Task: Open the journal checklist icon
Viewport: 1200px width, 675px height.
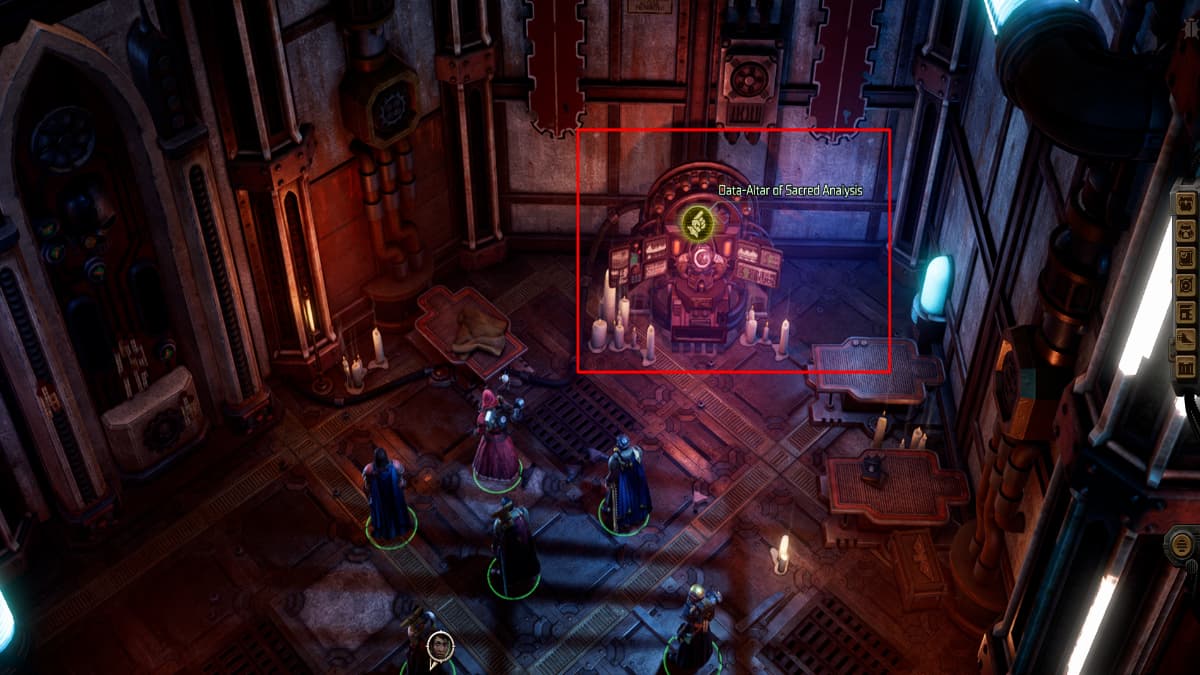Action: click(1186, 257)
